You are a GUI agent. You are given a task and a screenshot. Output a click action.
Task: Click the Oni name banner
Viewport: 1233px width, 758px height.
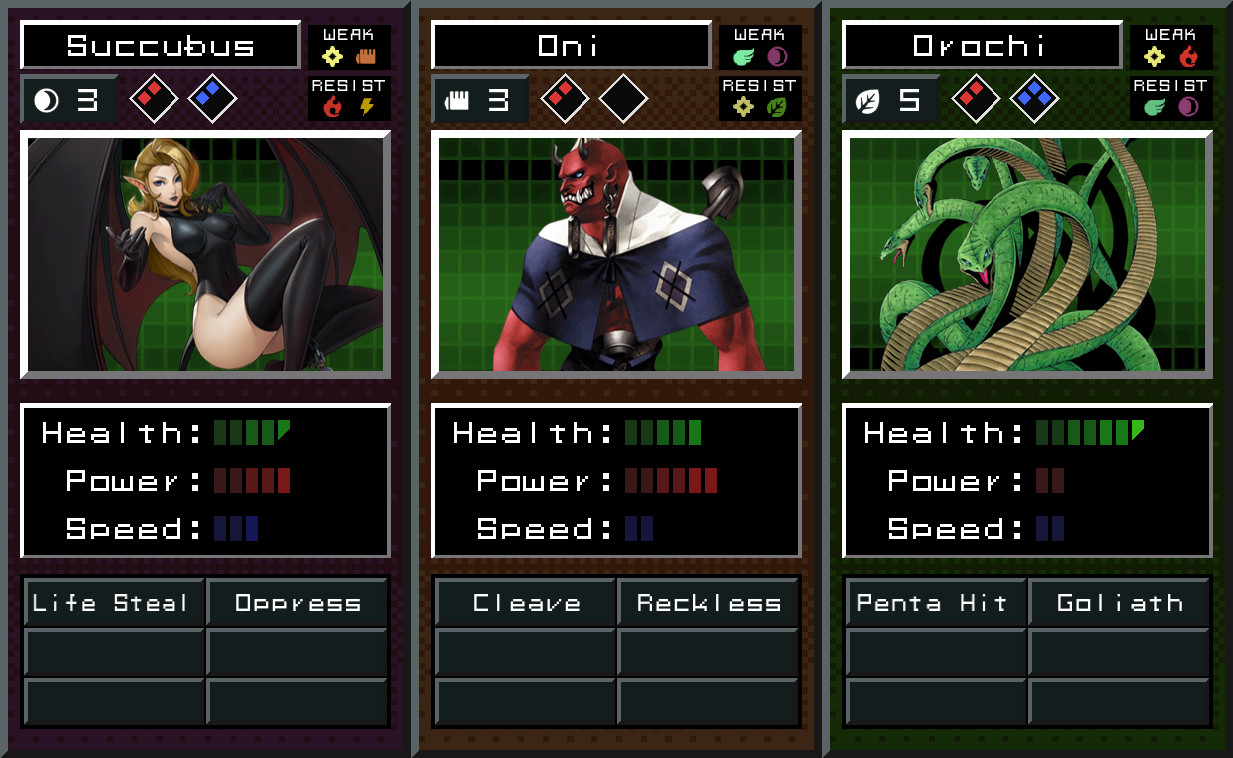point(571,45)
